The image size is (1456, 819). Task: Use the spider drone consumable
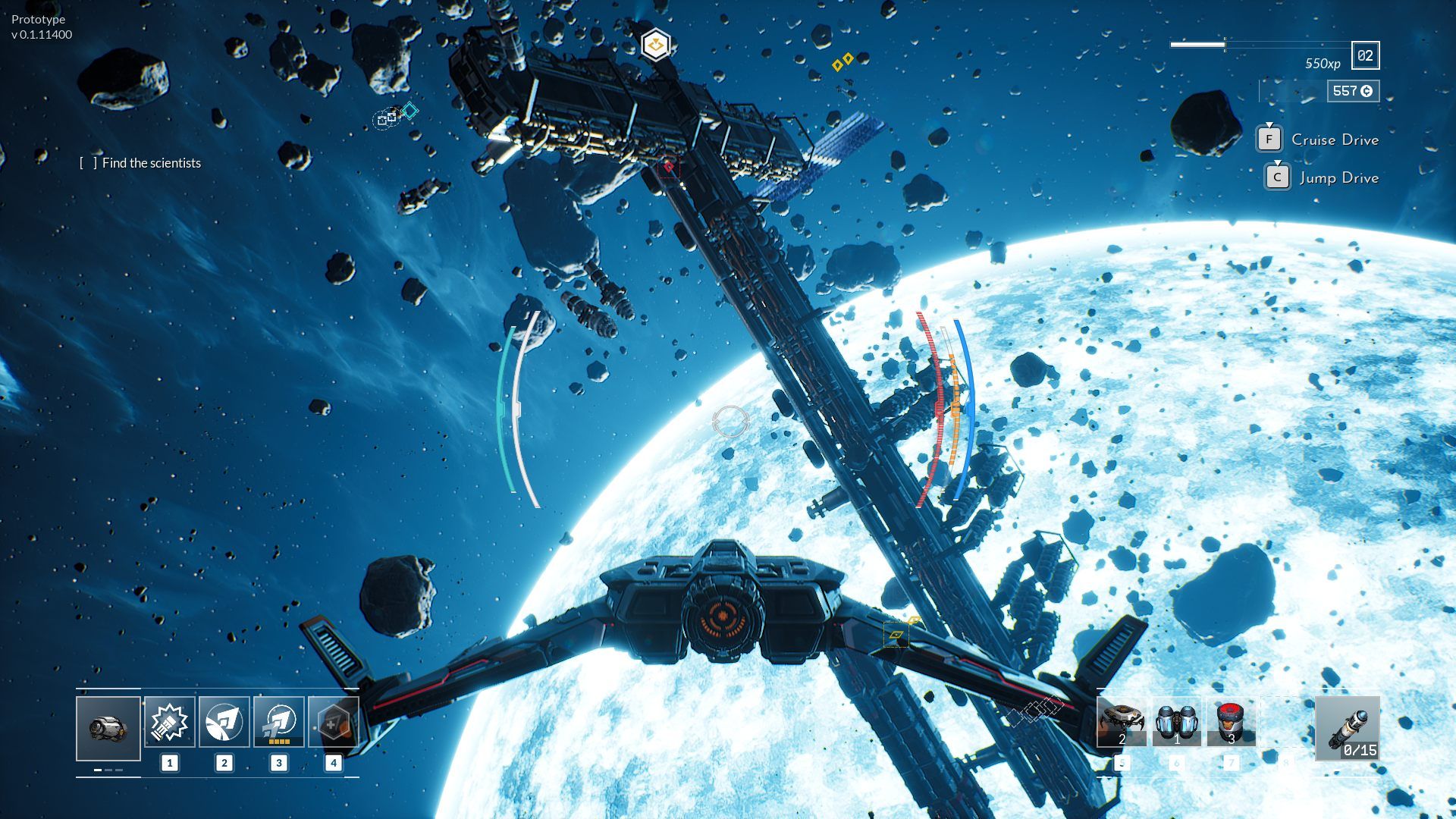[x=1122, y=722]
